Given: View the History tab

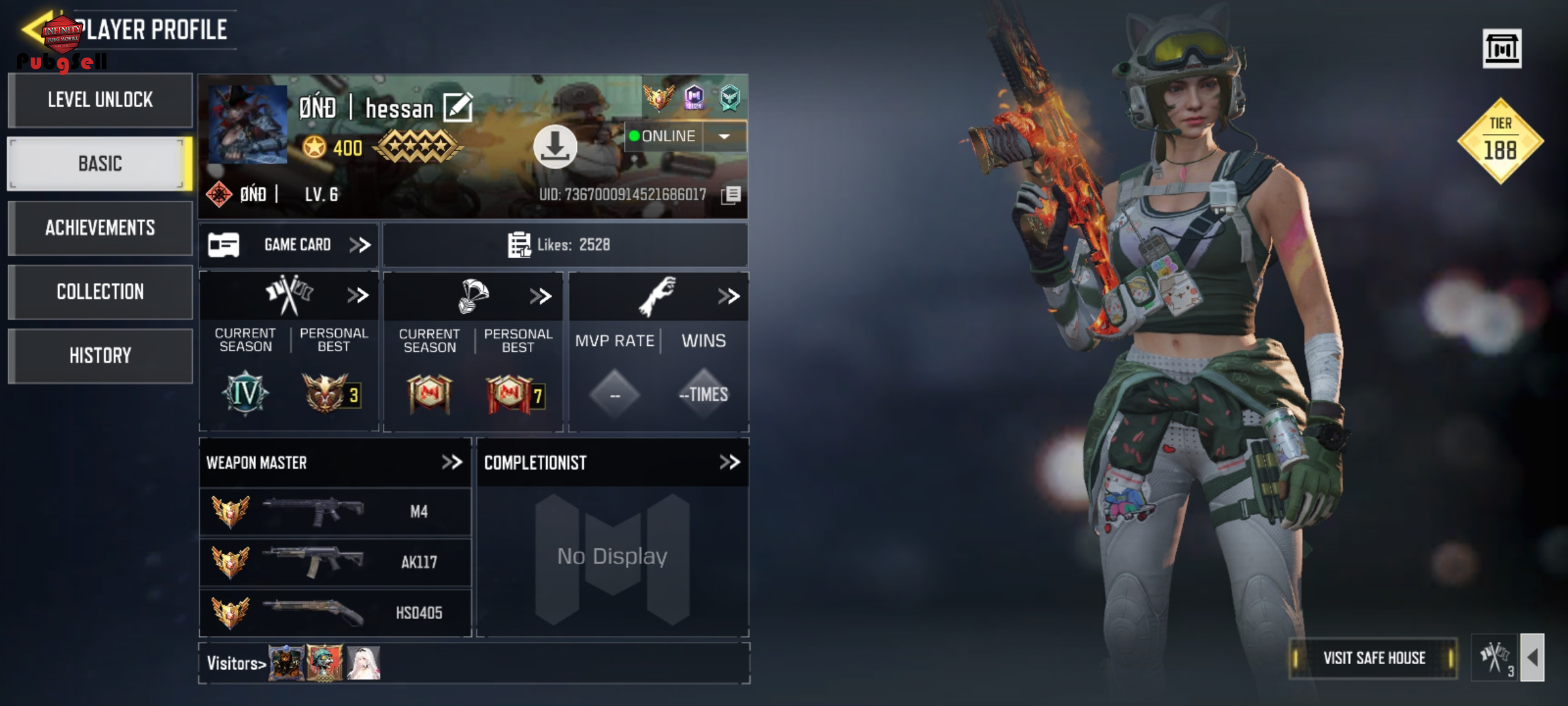Looking at the screenshot, I should click(101, 356).
